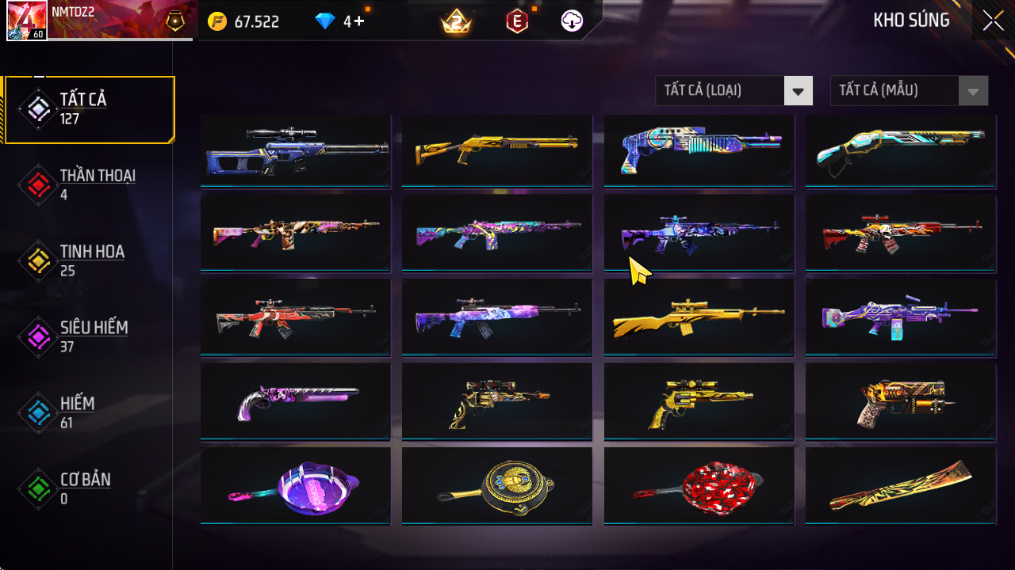
Task: Open the NMTDZ2 player profile avatar
Action: tap(25, 21)
